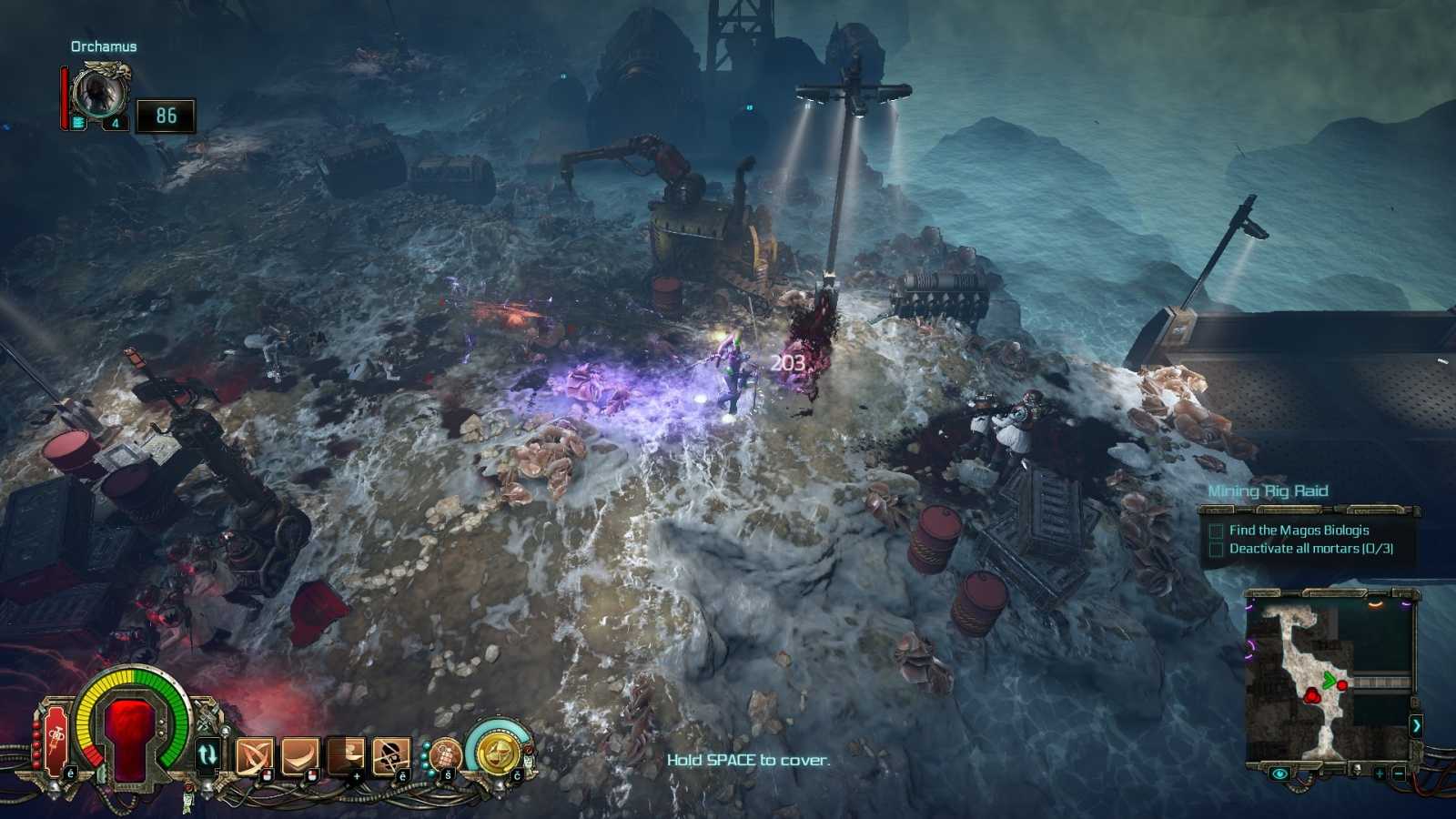
Task: Activate the single curved sweep skill
Action: coord(299,755)
